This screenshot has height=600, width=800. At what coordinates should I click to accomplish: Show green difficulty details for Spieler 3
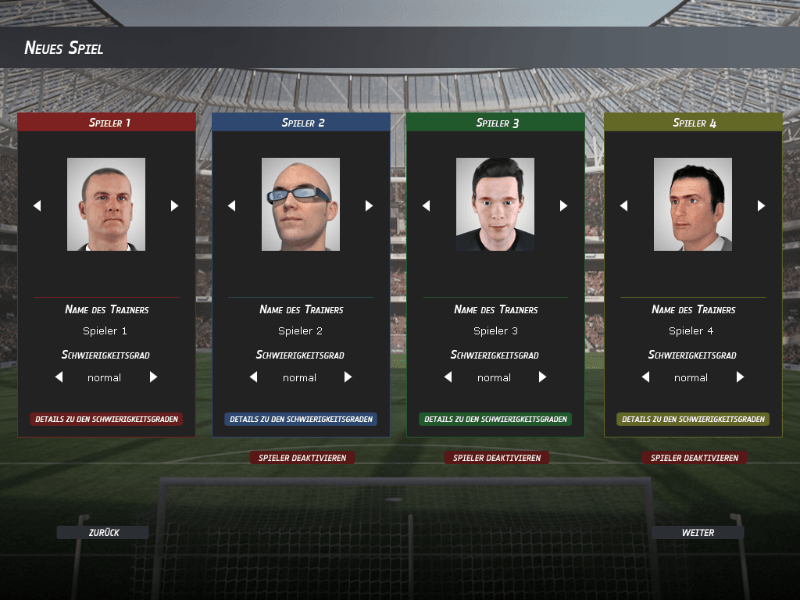(495, 419)
